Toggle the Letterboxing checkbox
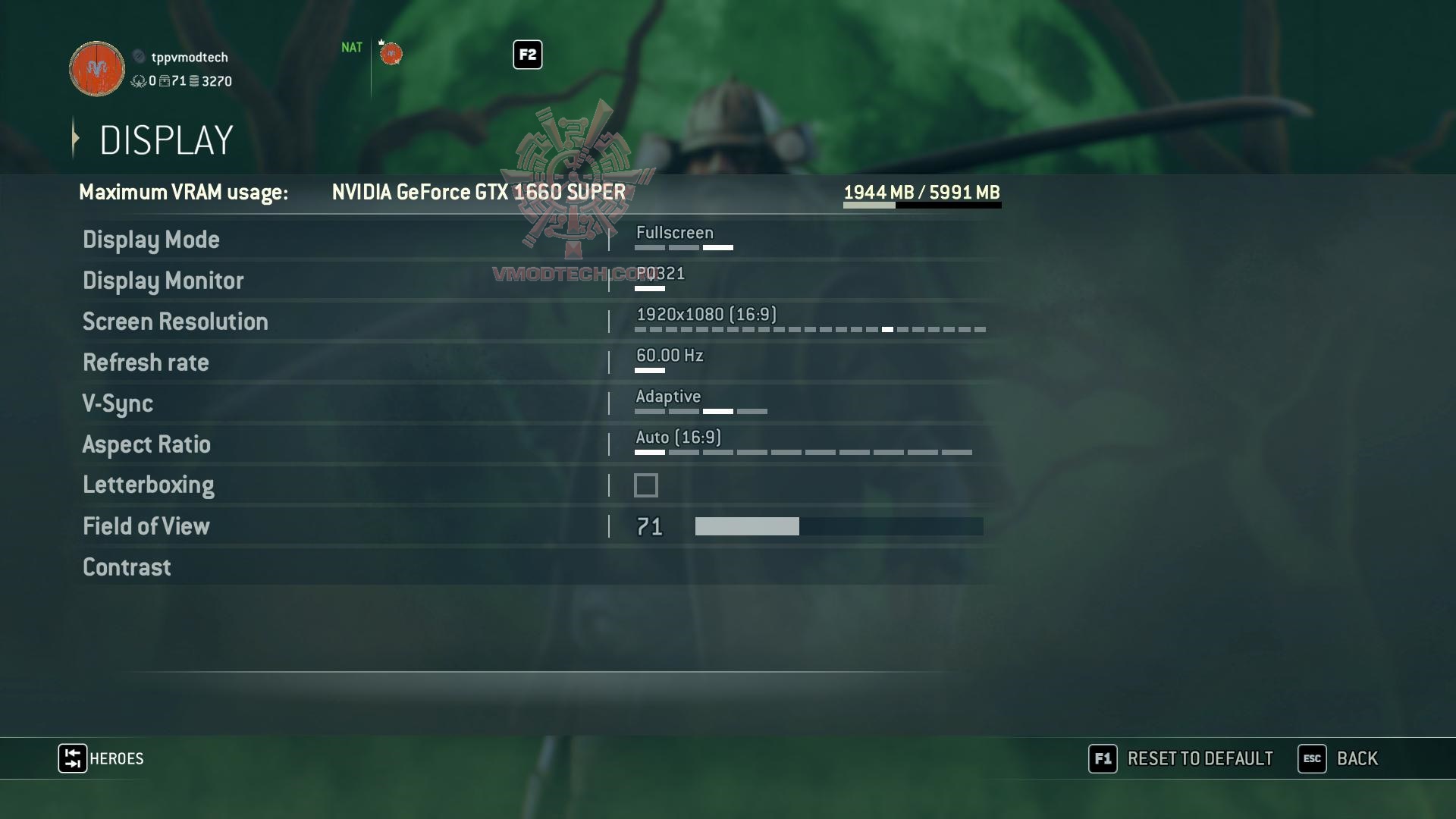 tap(646, 485)
